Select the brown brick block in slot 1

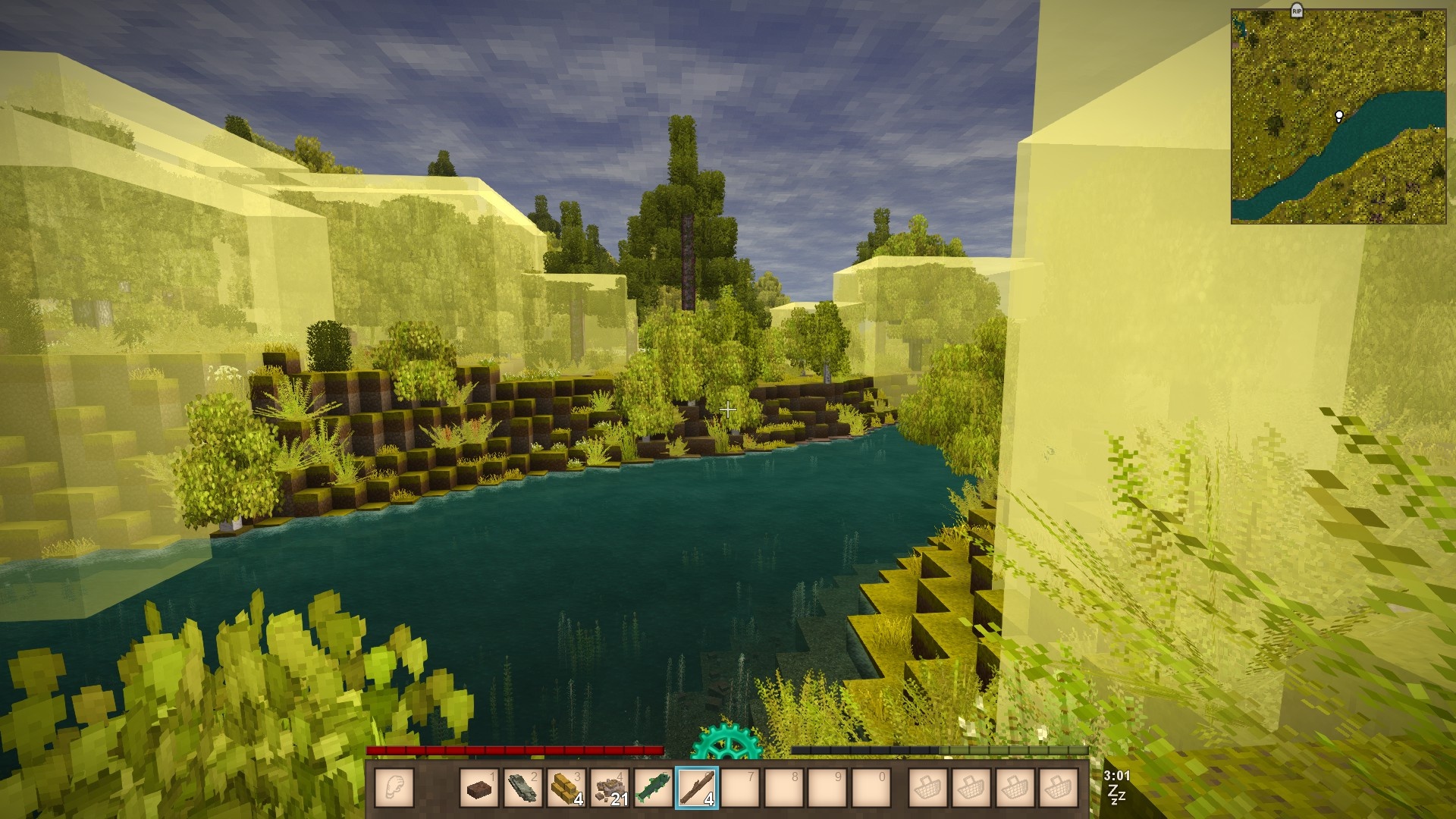pos(479,787)
